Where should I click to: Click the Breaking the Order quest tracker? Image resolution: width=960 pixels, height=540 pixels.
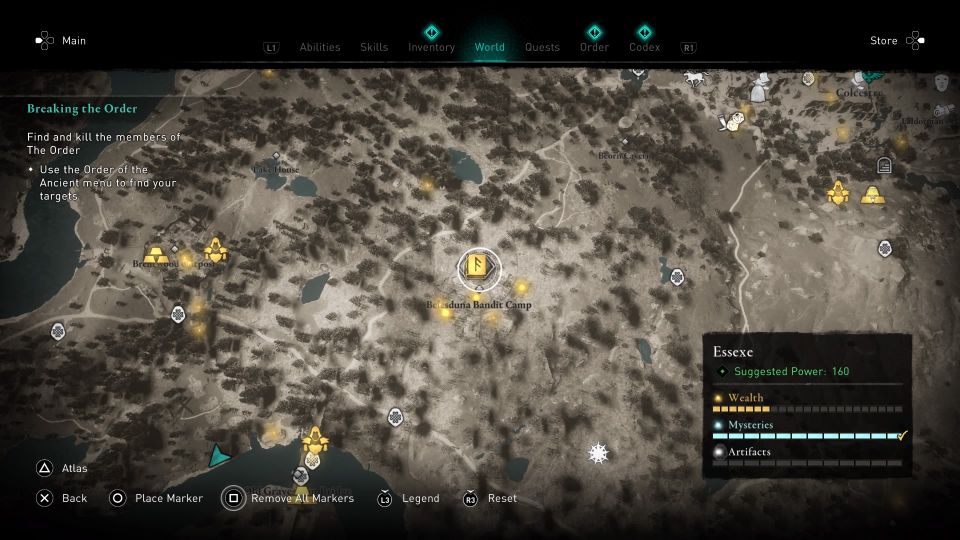tap(82, 108)
